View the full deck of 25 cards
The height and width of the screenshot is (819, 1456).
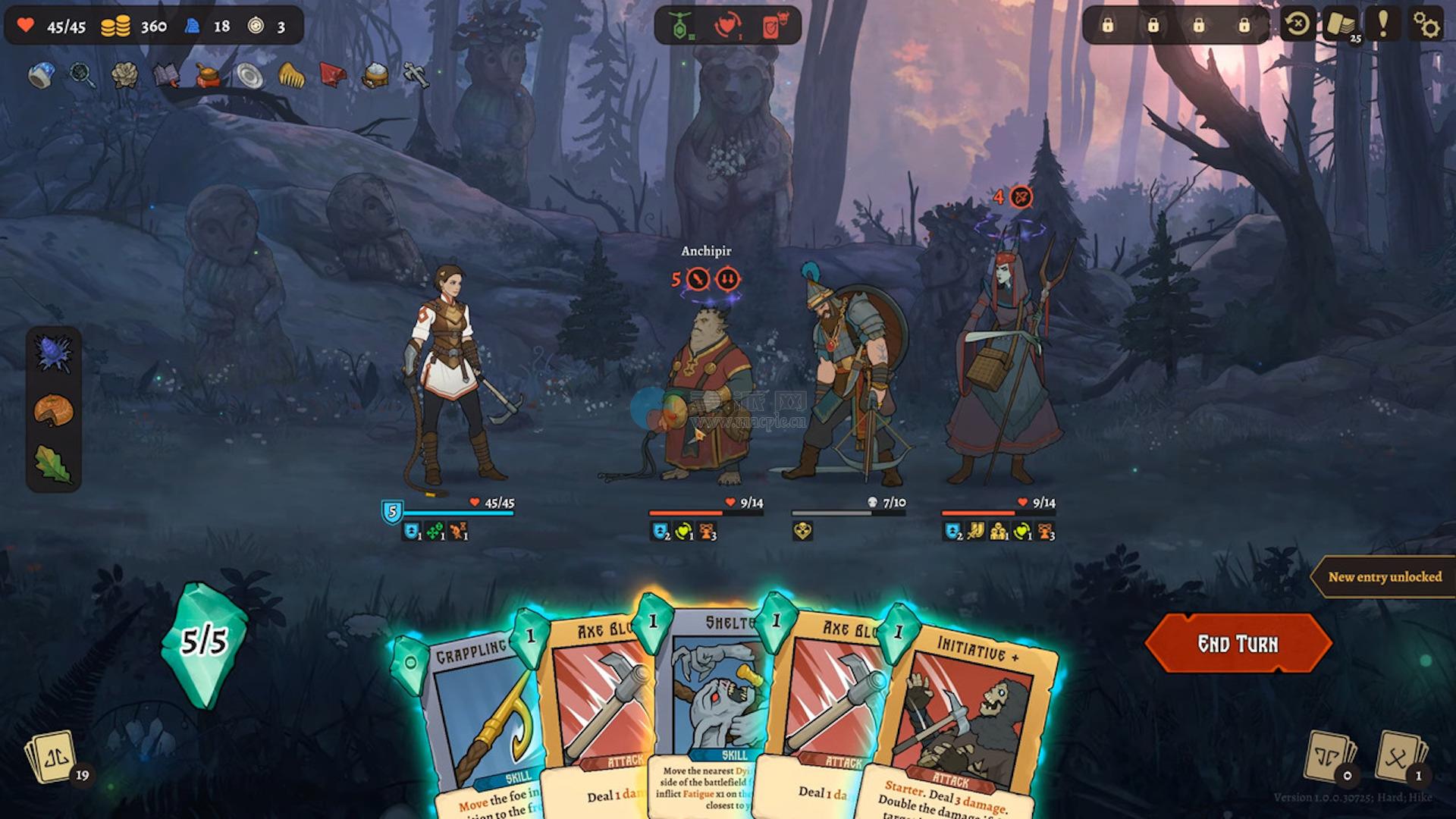pos(1341,25)
